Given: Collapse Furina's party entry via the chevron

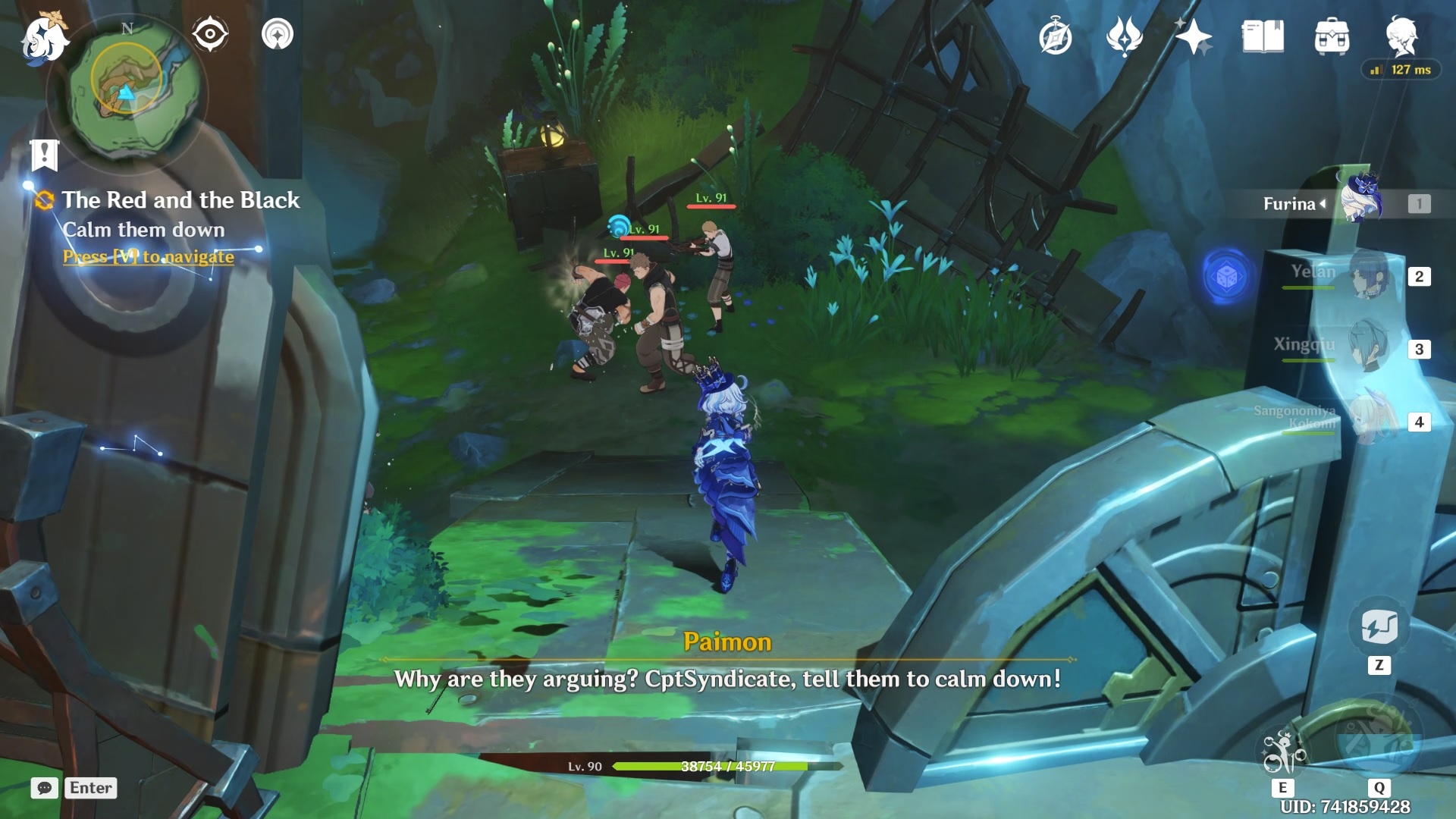Looking at the screenshot, I should coord(1324,205).
